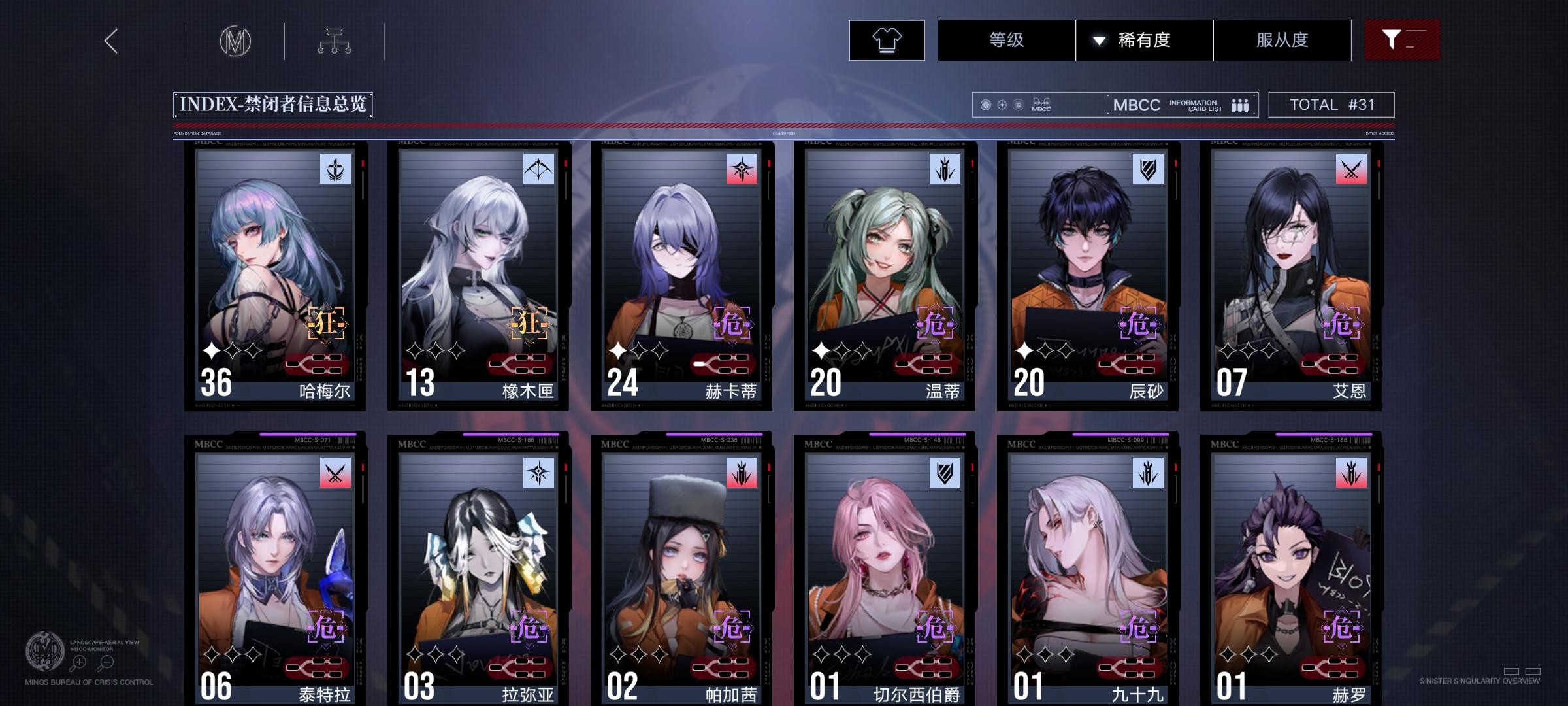Viewport: 1568px width, 706px height.
Task: Click the back arrow in the top left
Action: [x=111, y=41]
